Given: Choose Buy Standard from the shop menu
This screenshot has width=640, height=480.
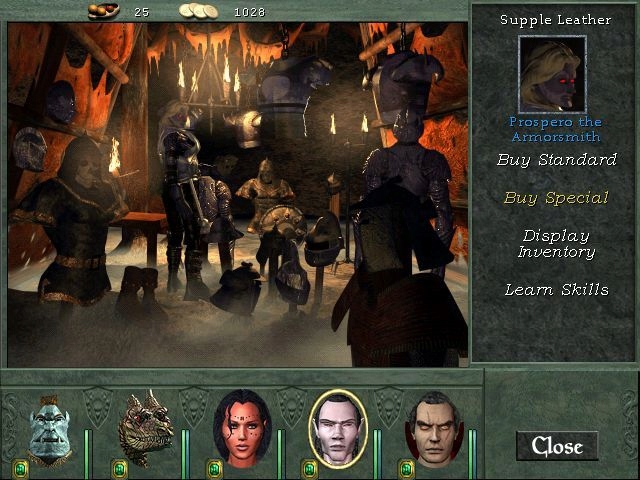Looking at the screenshot, I should 556,160.
